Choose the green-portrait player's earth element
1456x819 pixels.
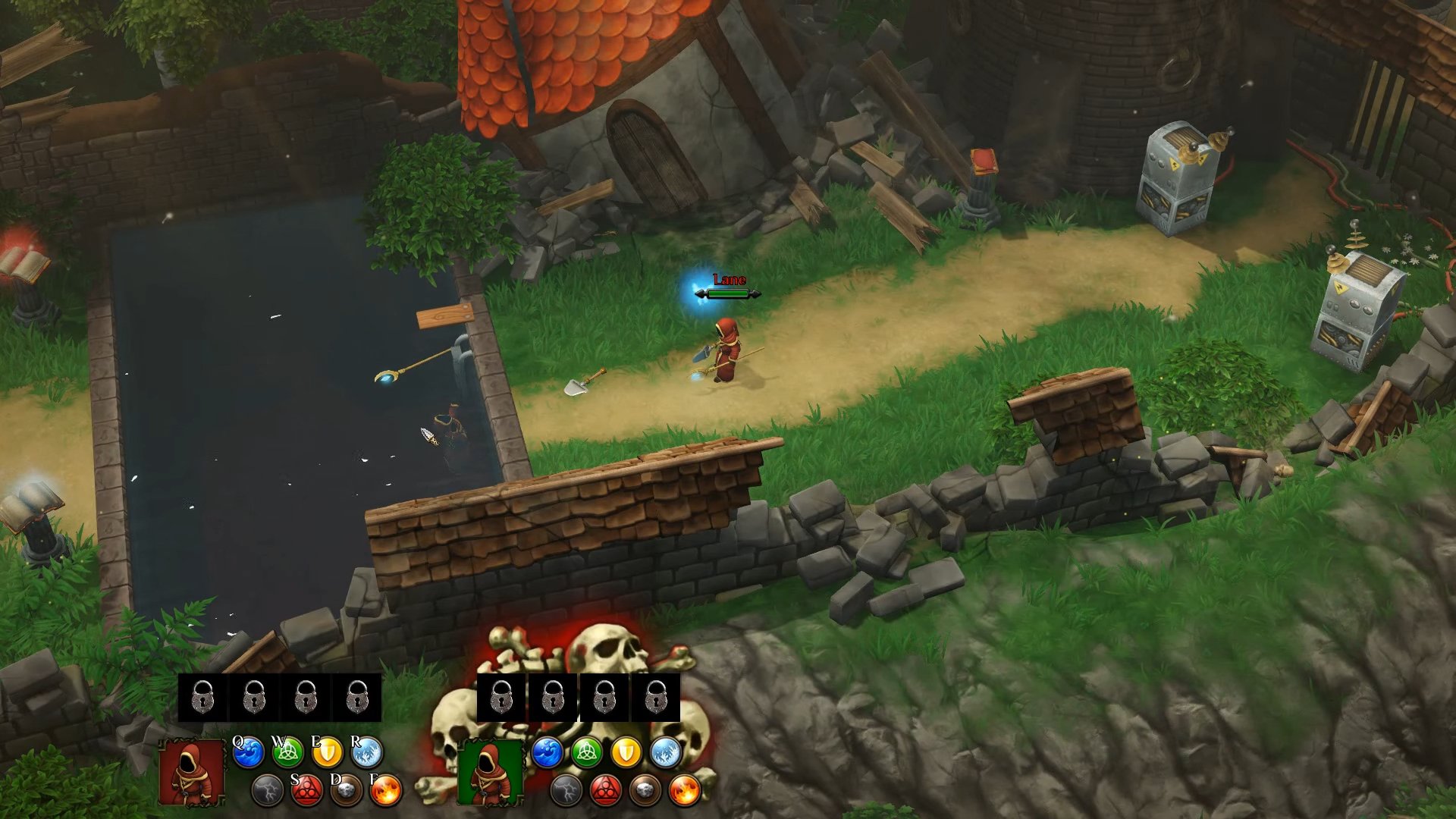pos(645,791)
